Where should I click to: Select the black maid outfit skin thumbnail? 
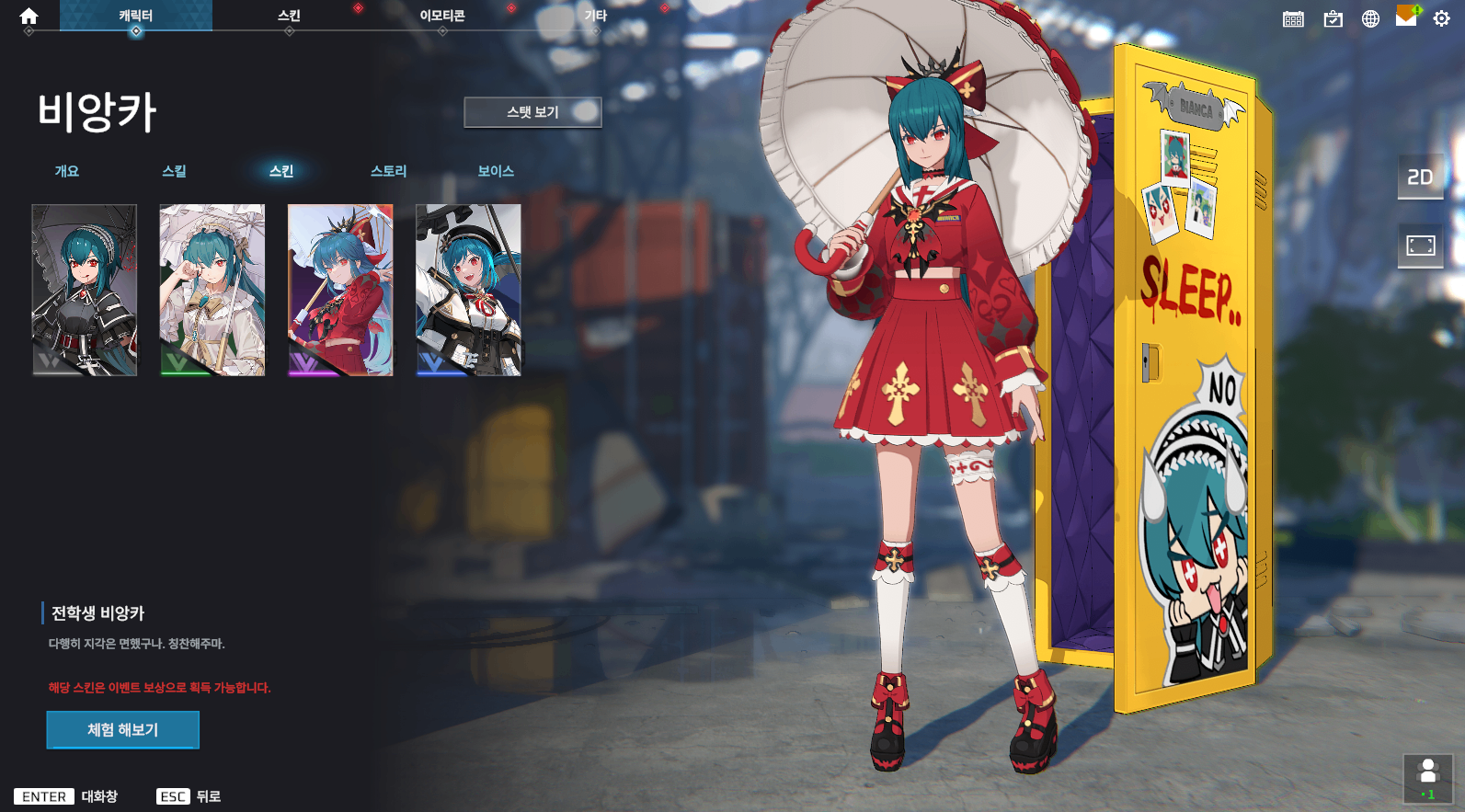[85, 290]
